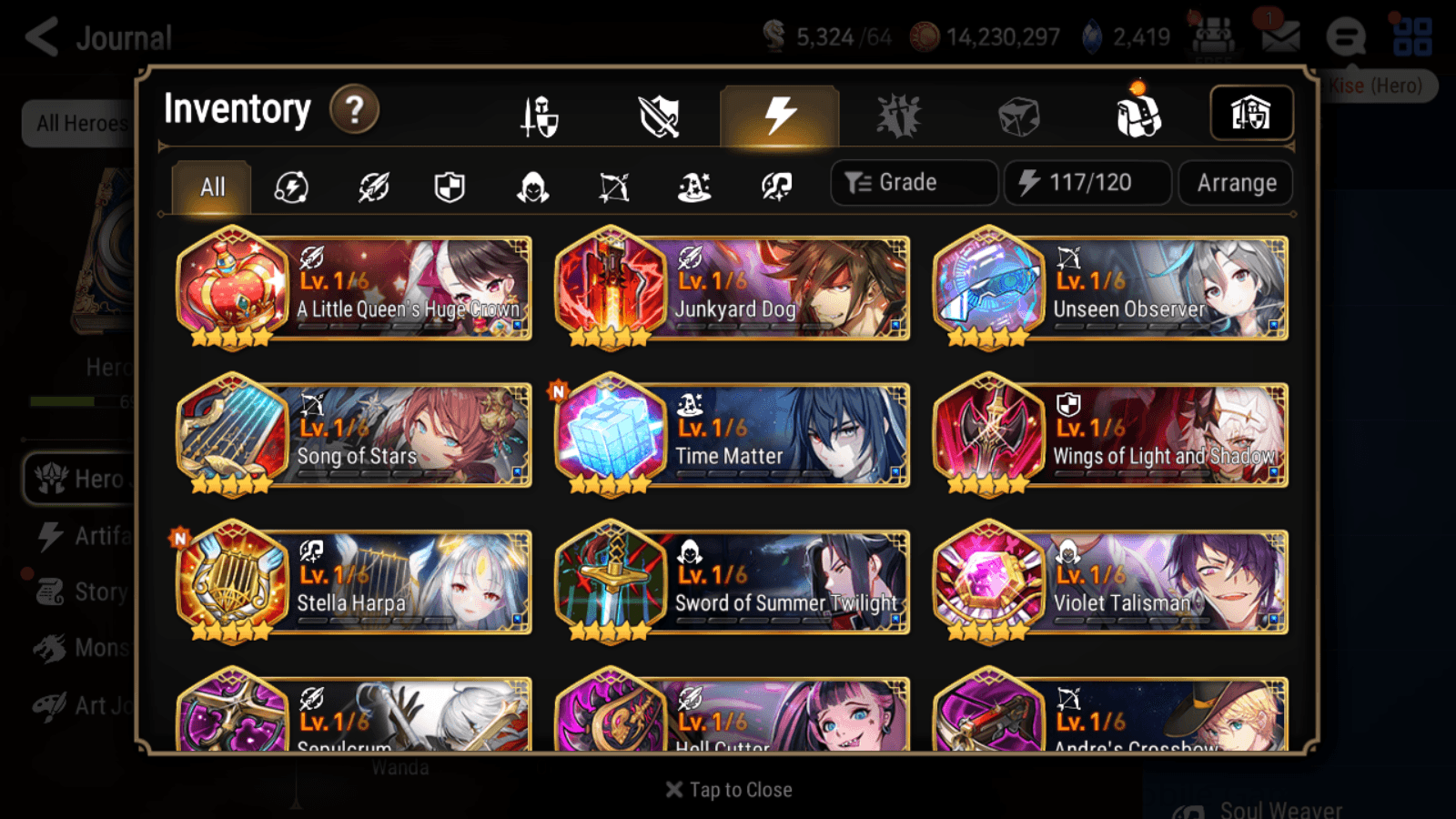This screenshot has height=819, width=1456.
Task: Open the grid menu at top right
Action: (1412, 36)
